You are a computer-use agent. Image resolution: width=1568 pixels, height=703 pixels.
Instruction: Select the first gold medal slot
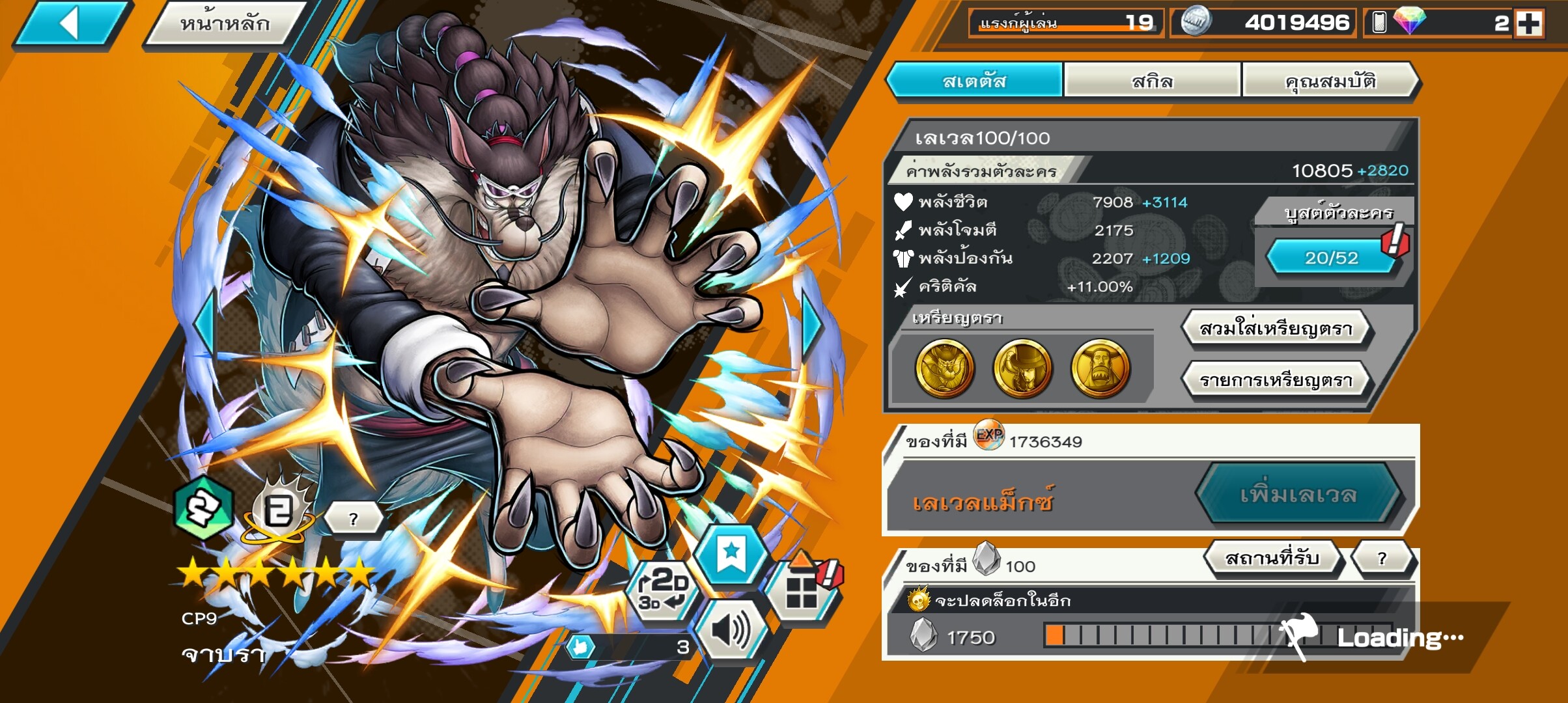pos(944,368)
